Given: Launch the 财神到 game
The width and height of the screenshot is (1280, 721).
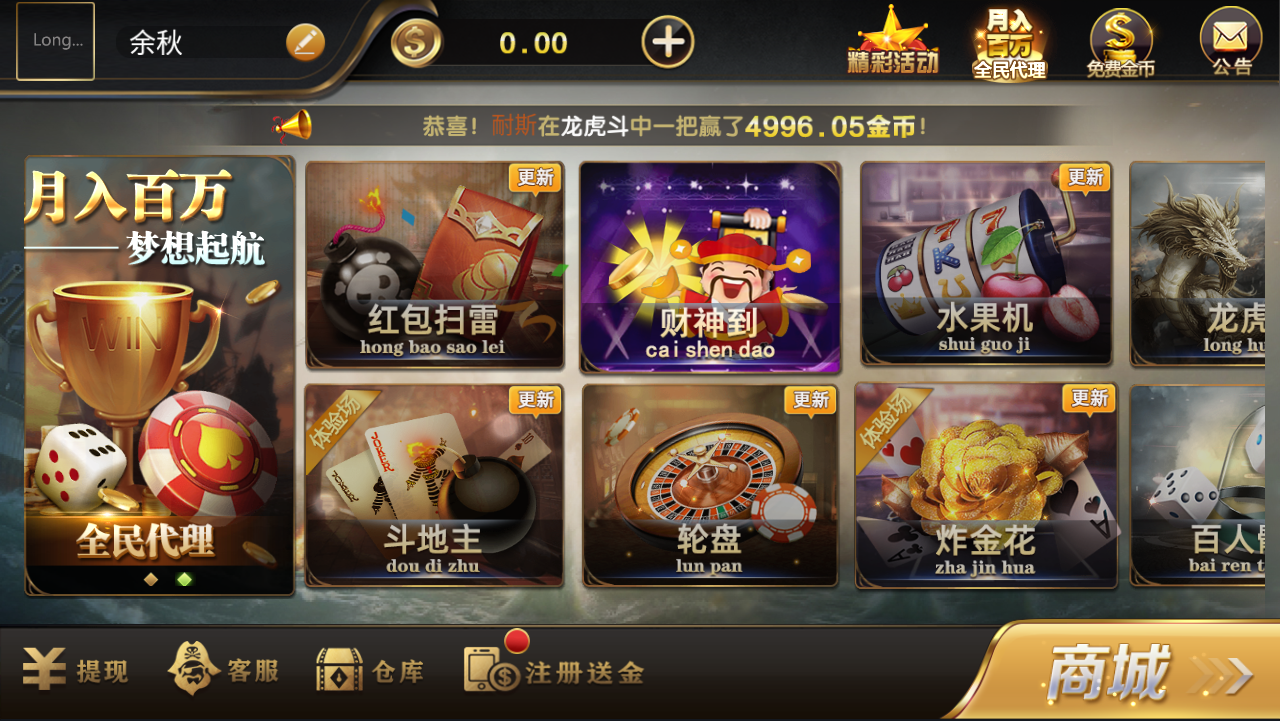Looking at the screenshot, I should click(710, 265).
